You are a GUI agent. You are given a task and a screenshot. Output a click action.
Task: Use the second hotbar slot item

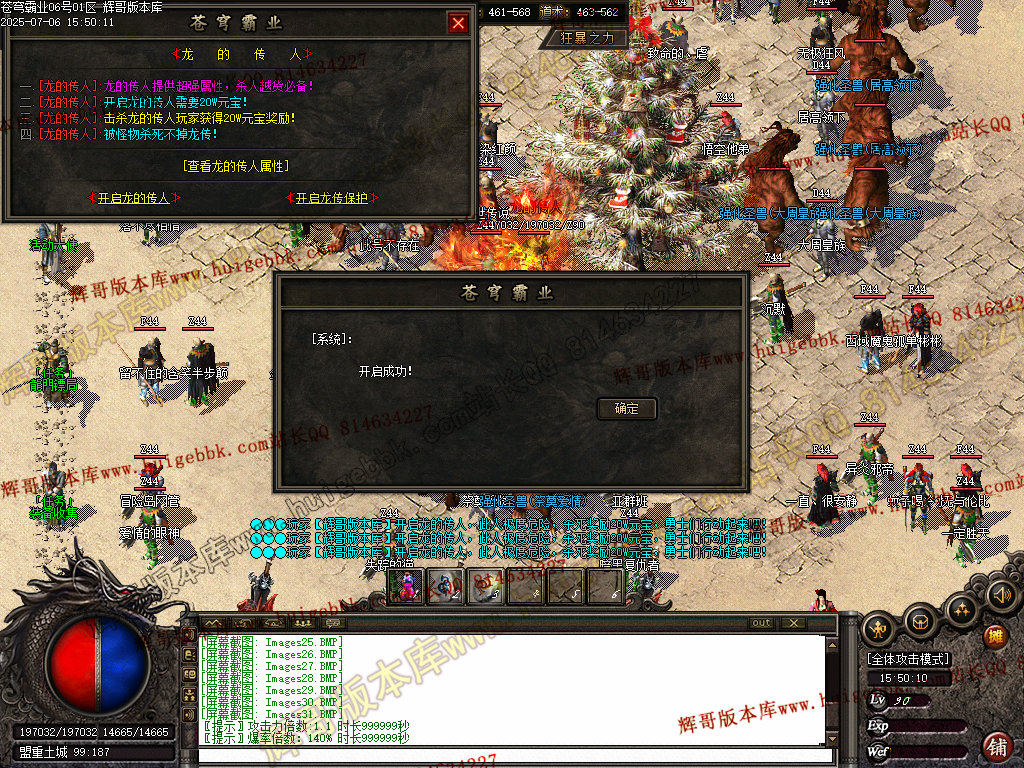click(446, 587)
